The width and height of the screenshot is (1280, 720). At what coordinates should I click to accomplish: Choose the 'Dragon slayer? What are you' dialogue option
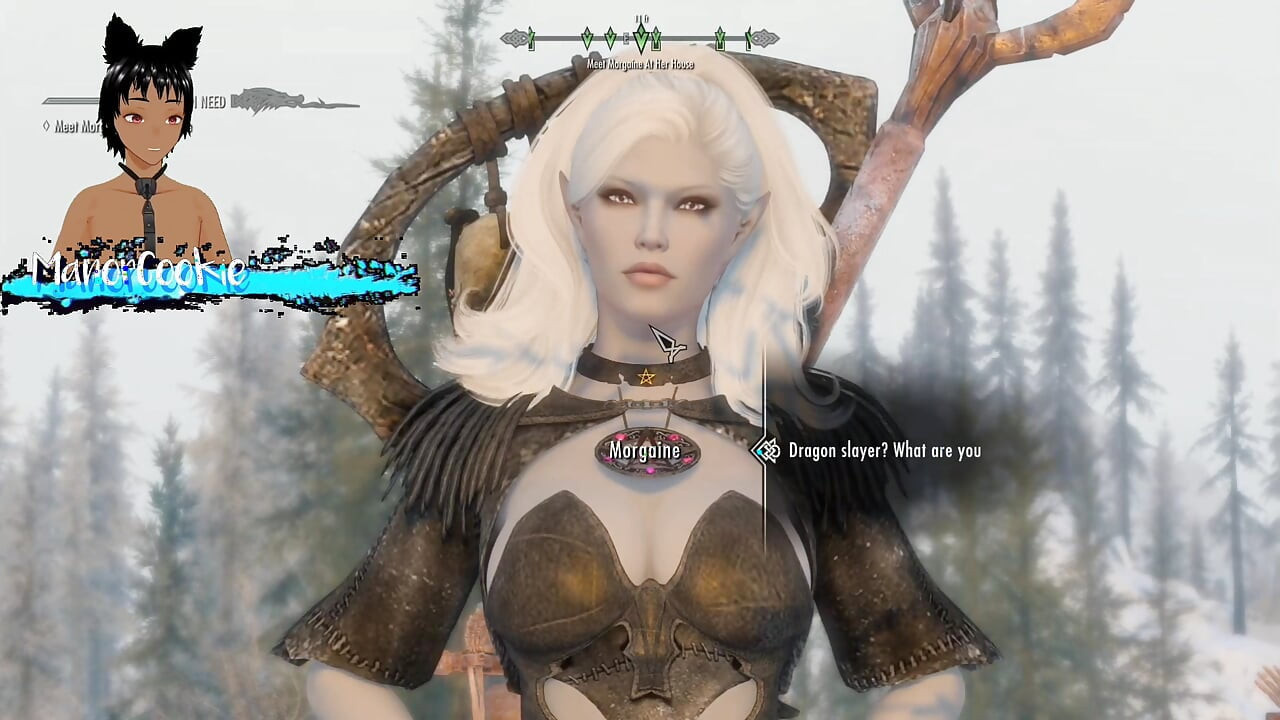tap(884, 451)
